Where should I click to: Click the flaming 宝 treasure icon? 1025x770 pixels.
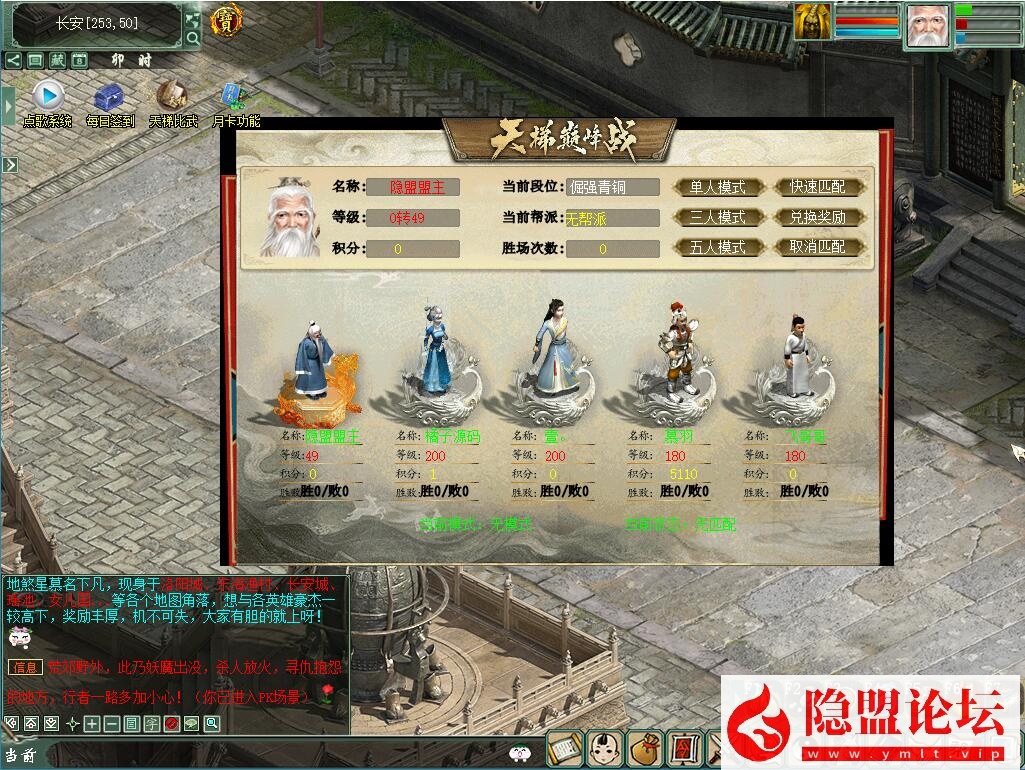coord(228,23)
